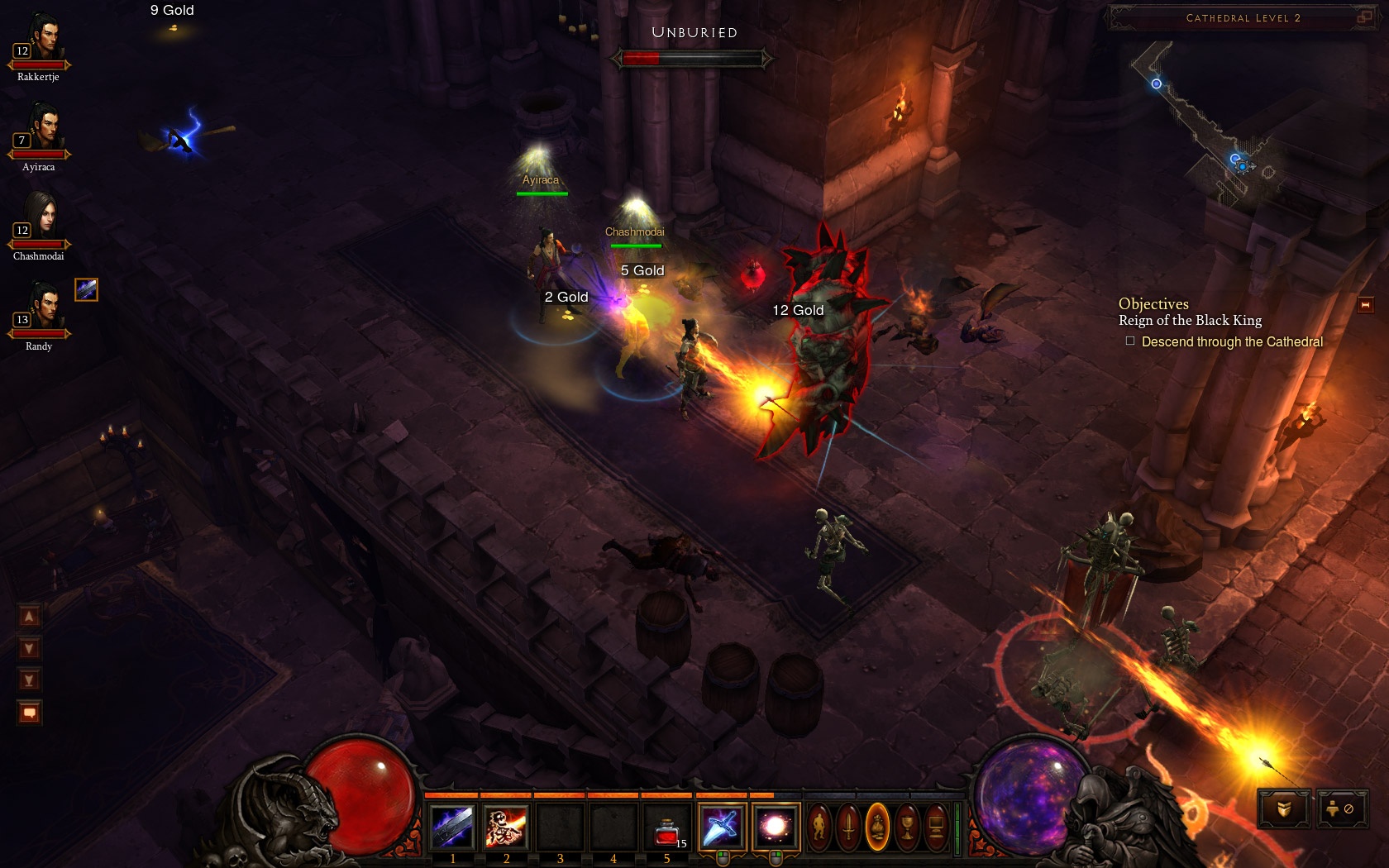
Task: Select Ayiraca's party portrait
Action: (x=40, y=131)
